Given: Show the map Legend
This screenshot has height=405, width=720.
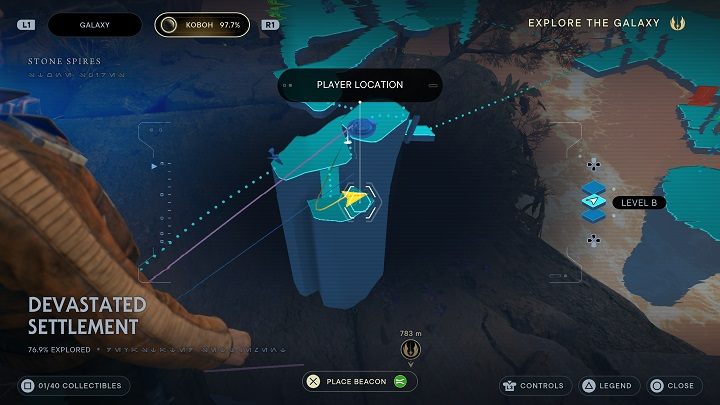Looking at the screenshot, I should pos(607,385).
